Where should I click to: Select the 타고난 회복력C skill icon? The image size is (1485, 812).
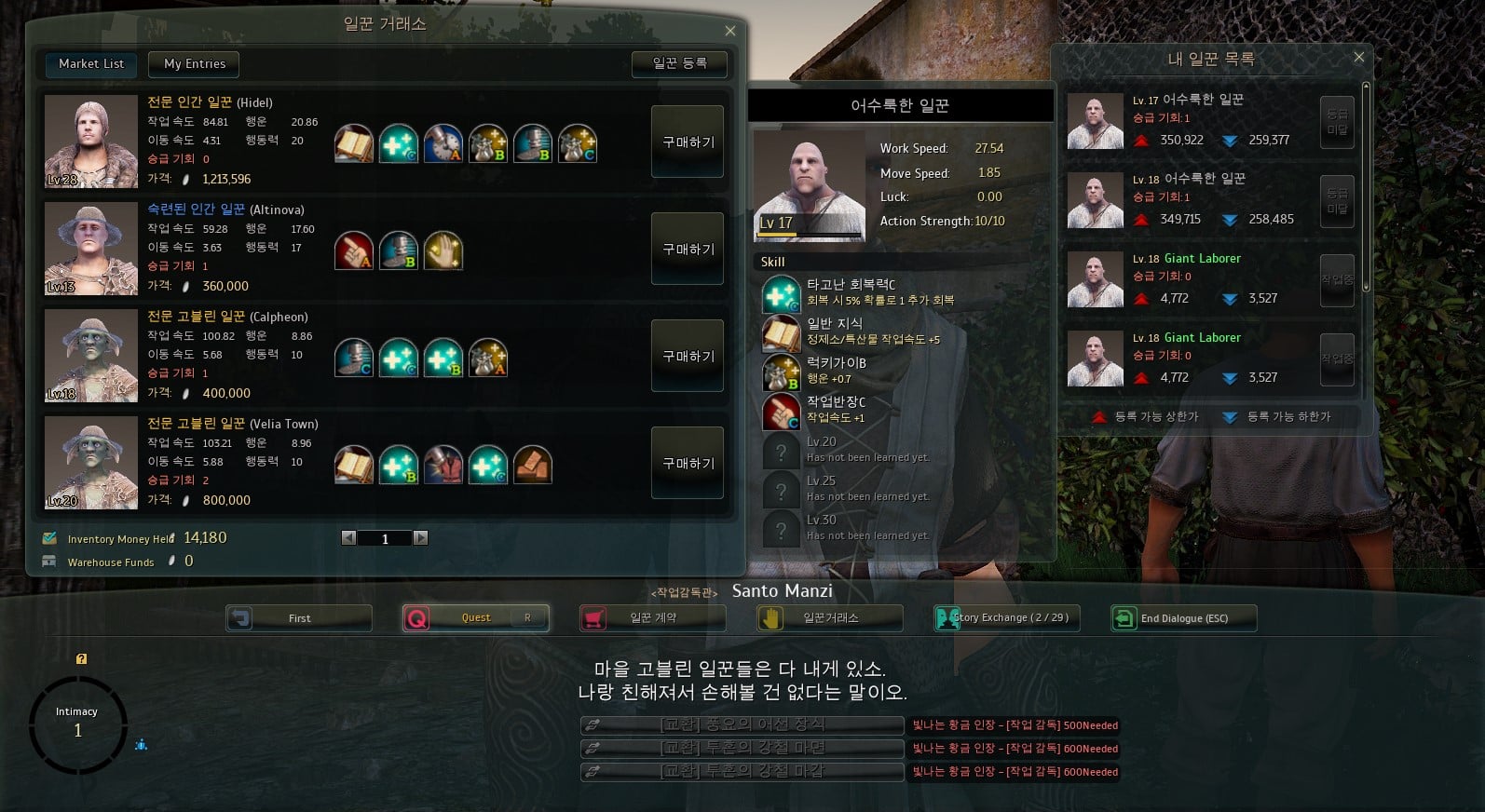point(780,293)
